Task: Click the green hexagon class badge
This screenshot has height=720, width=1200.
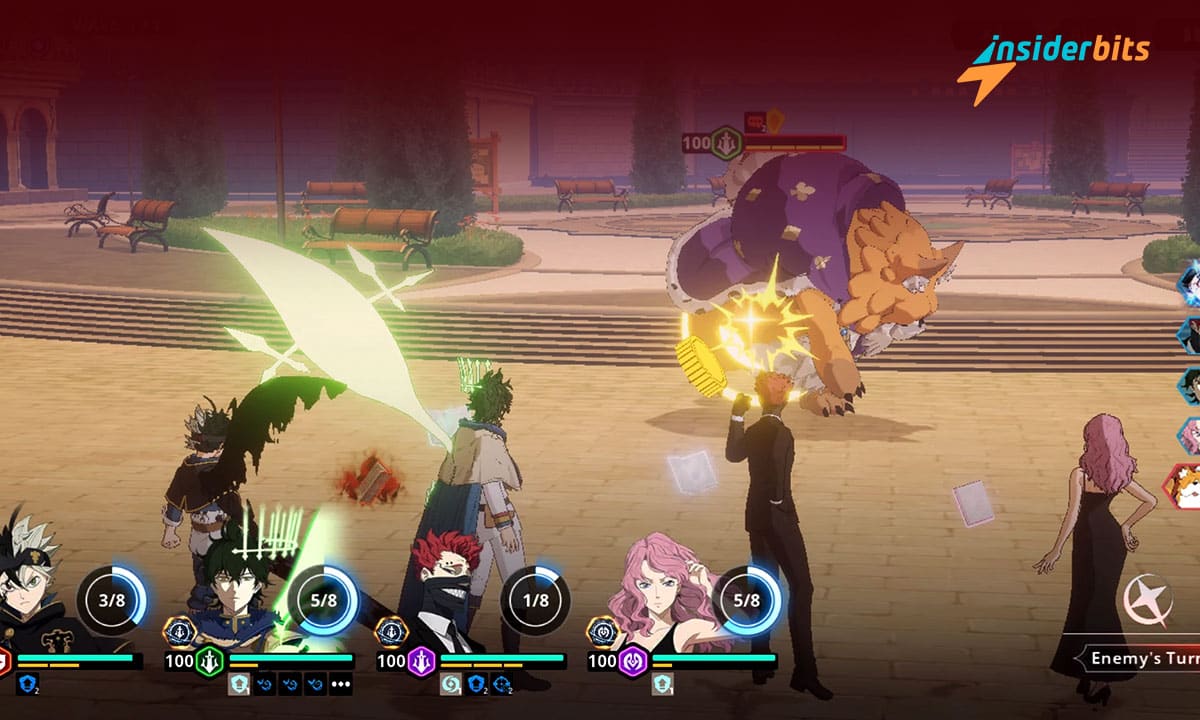Action: 210,661
